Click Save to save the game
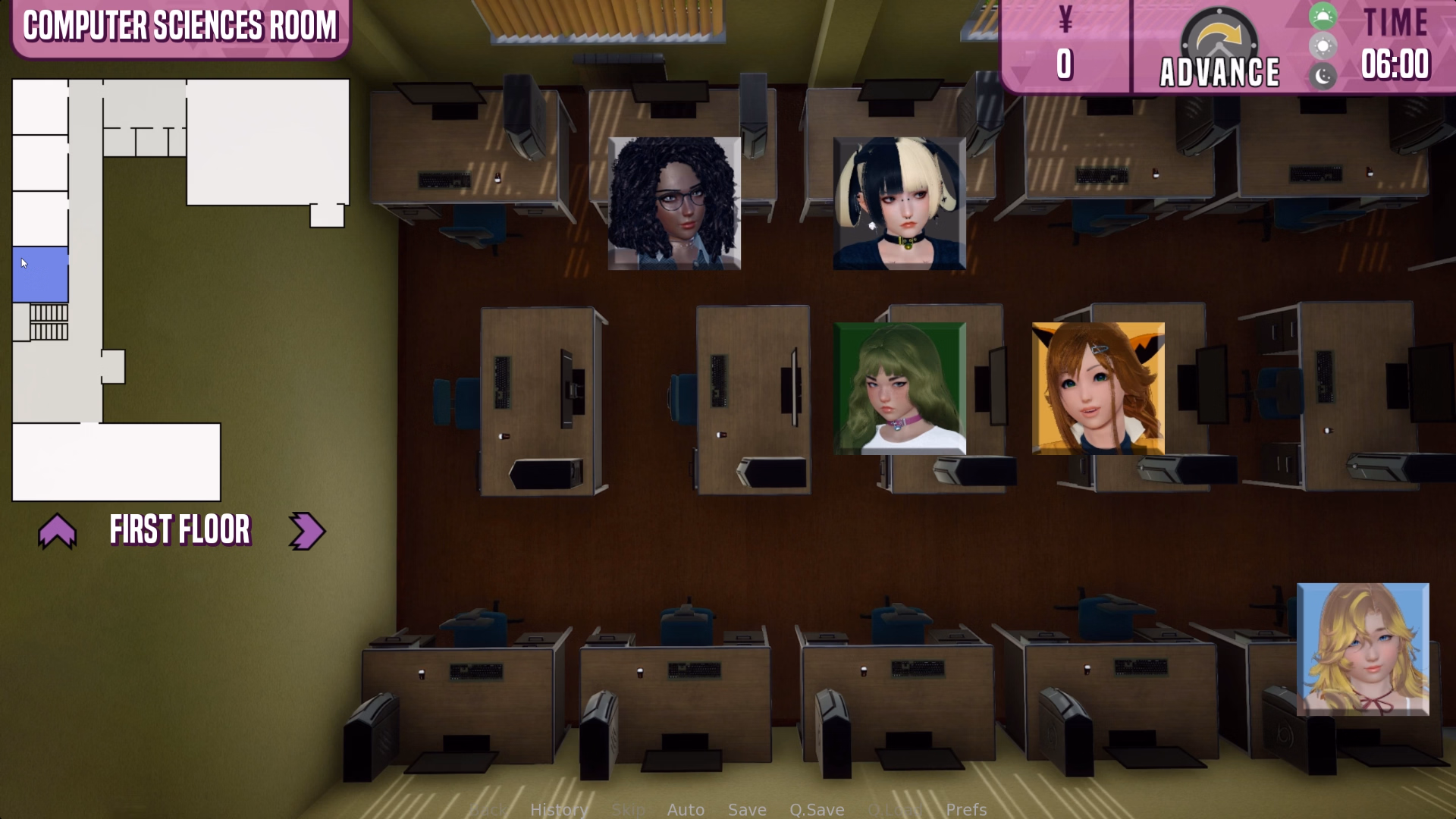Image resolution: width=1456 pixels, height=819 pixels. pos(747,809)
